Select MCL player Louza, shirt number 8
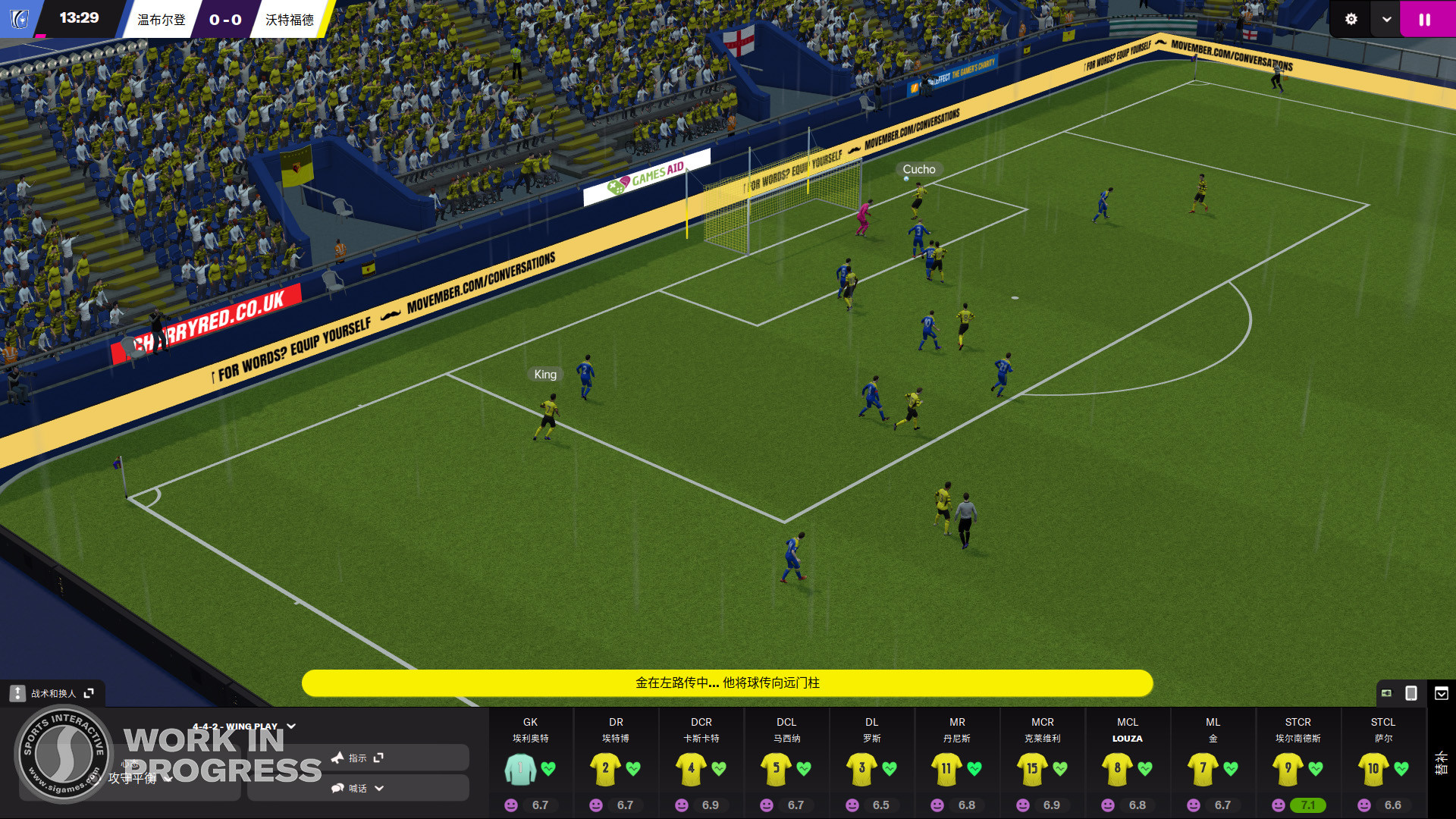This screenshot has width=1456, height=819. tap(1117, 768)
